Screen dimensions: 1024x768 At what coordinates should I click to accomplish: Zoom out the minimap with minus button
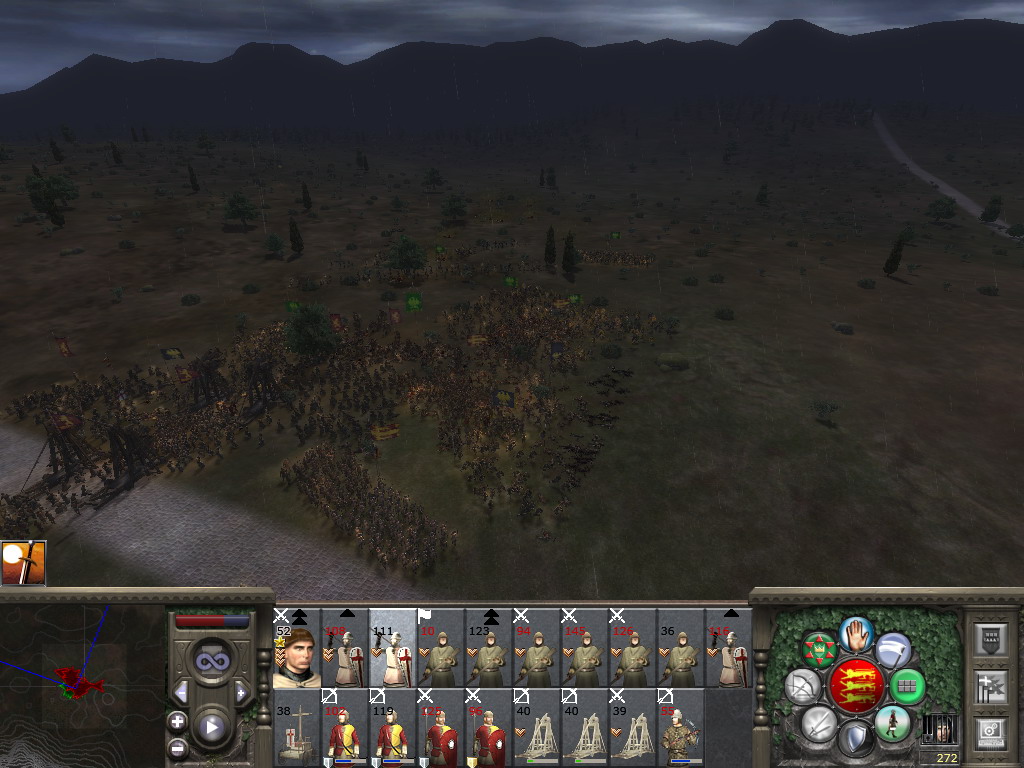178,746
